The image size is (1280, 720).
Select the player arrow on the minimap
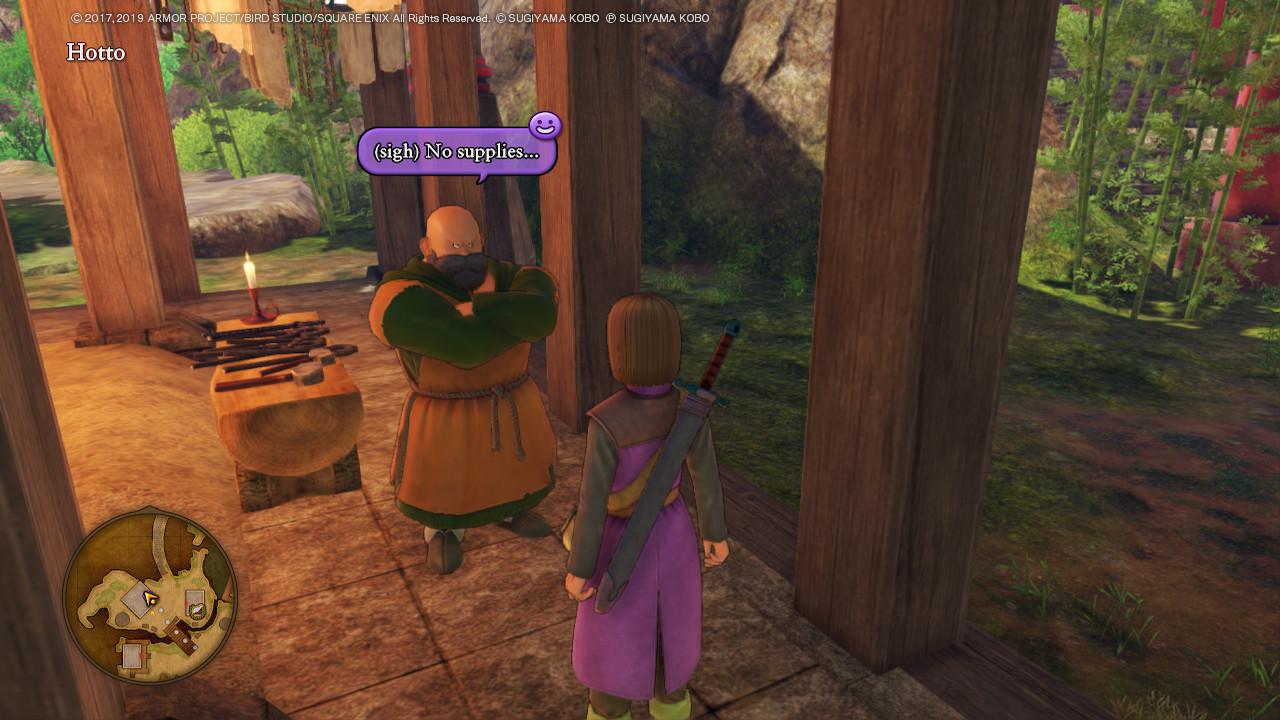149,596
